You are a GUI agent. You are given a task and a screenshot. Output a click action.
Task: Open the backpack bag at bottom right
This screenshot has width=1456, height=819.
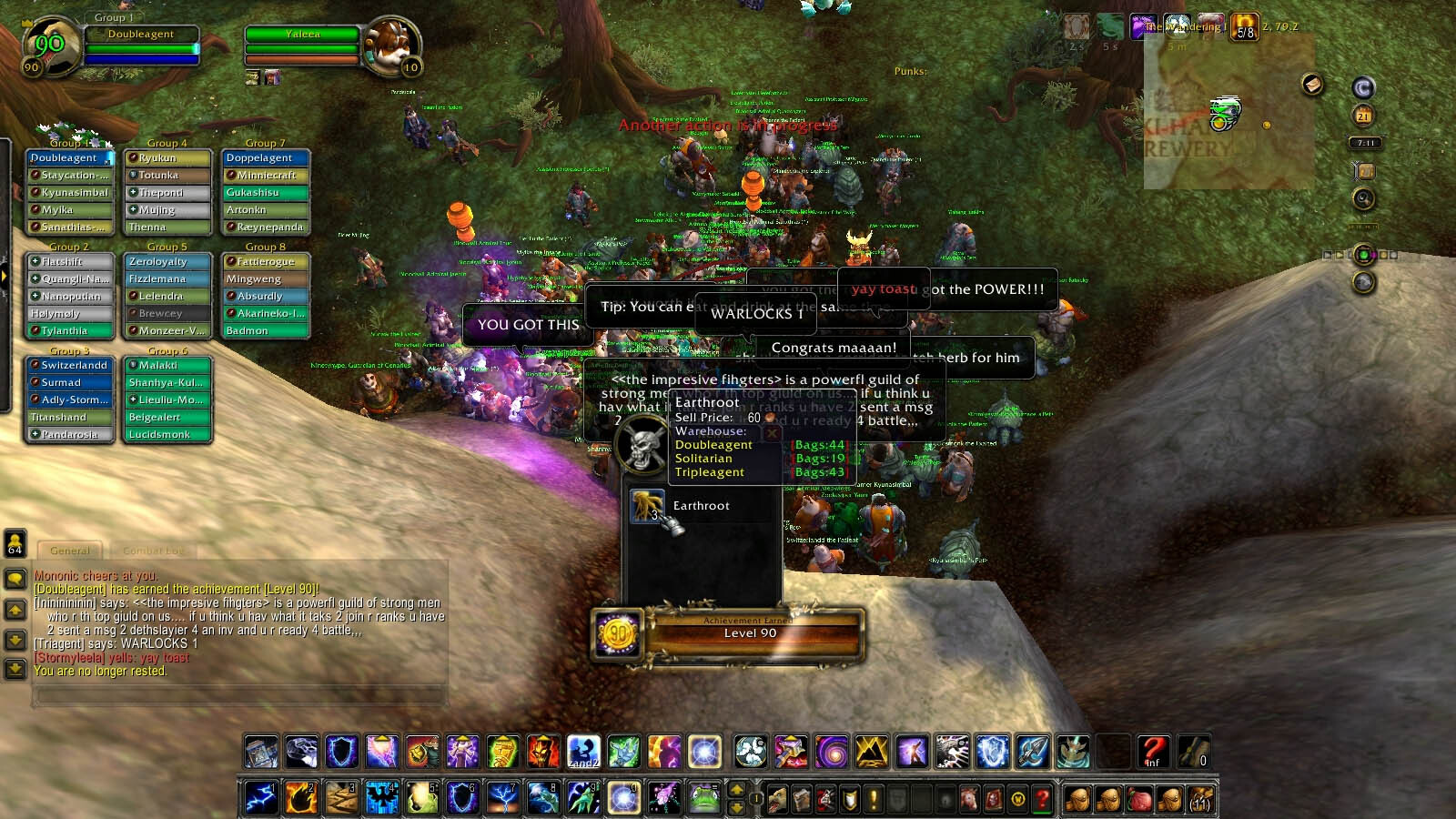coord(1199,799)
